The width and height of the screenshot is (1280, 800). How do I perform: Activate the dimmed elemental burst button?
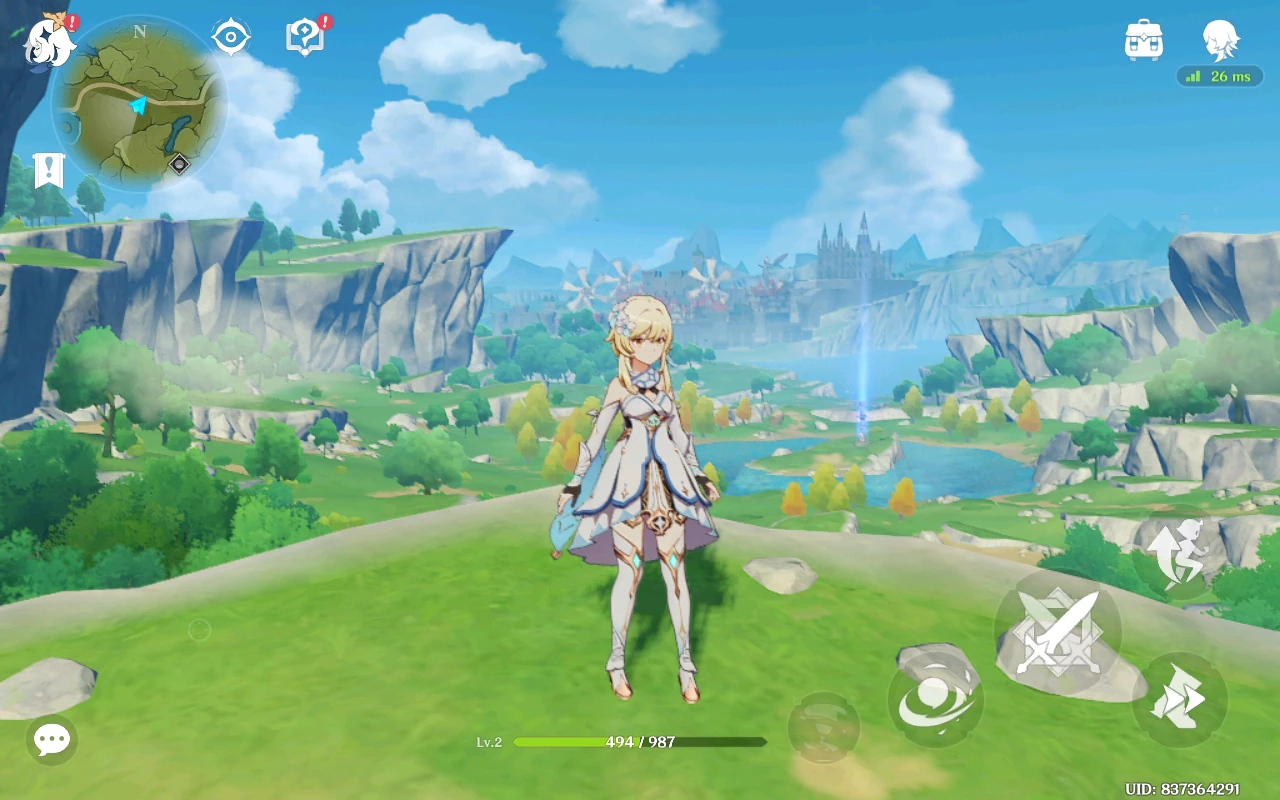pos(823,727)
